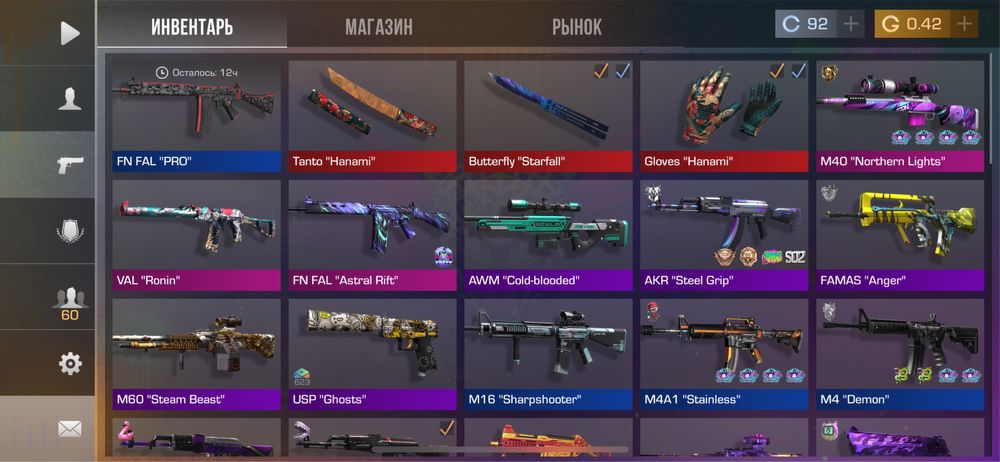Choose the Tanto "Hanami" knife
The height and width of the screenshot is (462, 1000).
click(372, 115)
